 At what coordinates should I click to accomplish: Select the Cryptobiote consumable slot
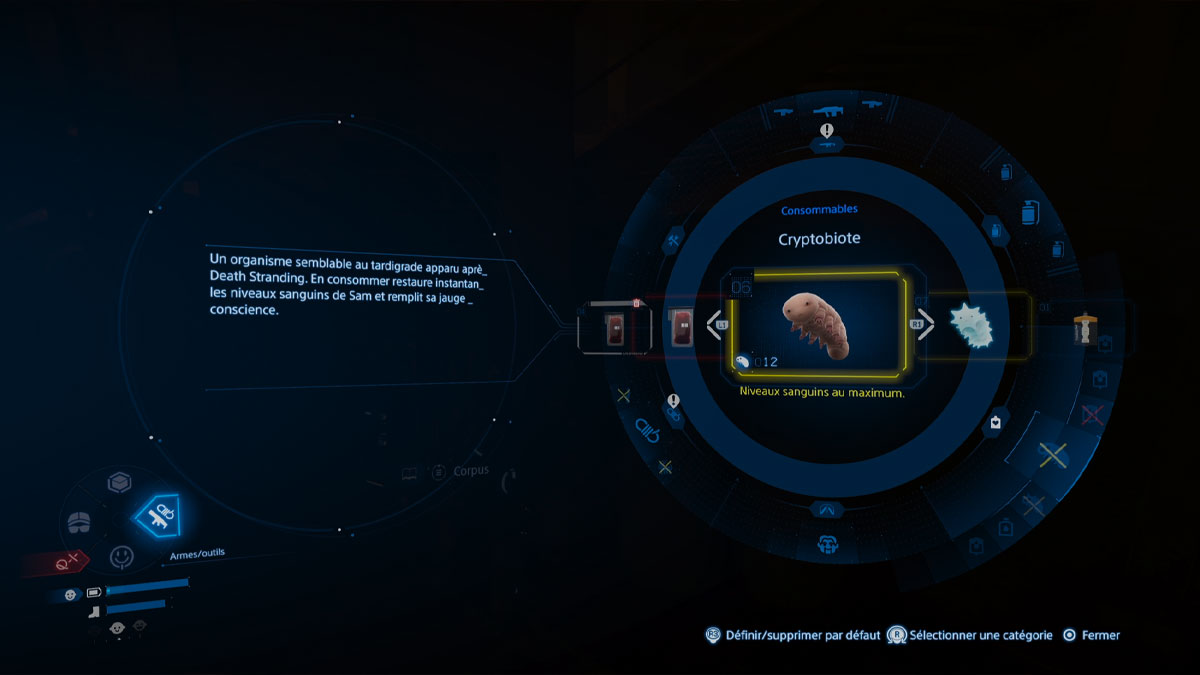(x=816, y=325)
